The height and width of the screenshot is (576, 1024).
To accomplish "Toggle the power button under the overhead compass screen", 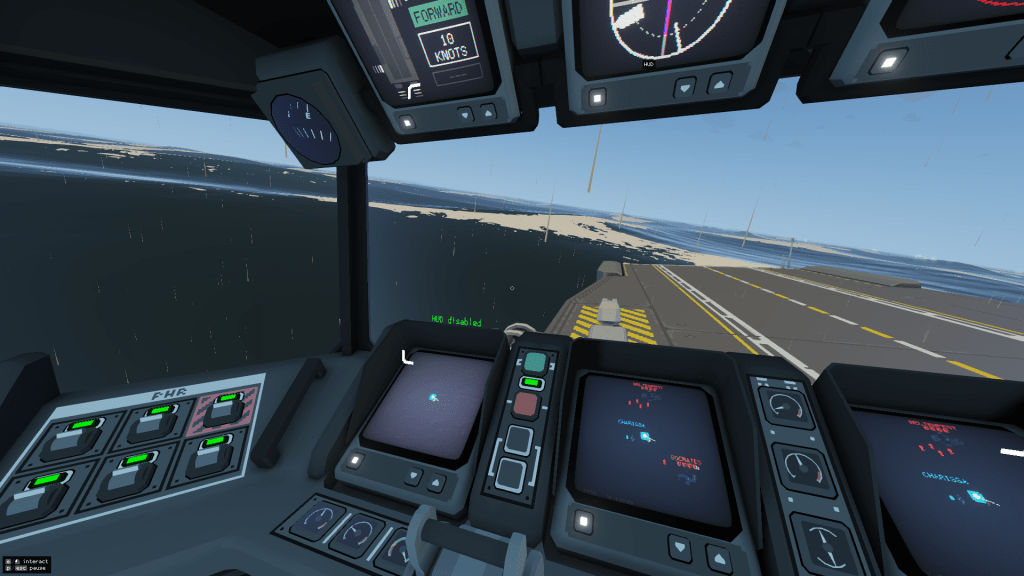I will pos(597,97).
